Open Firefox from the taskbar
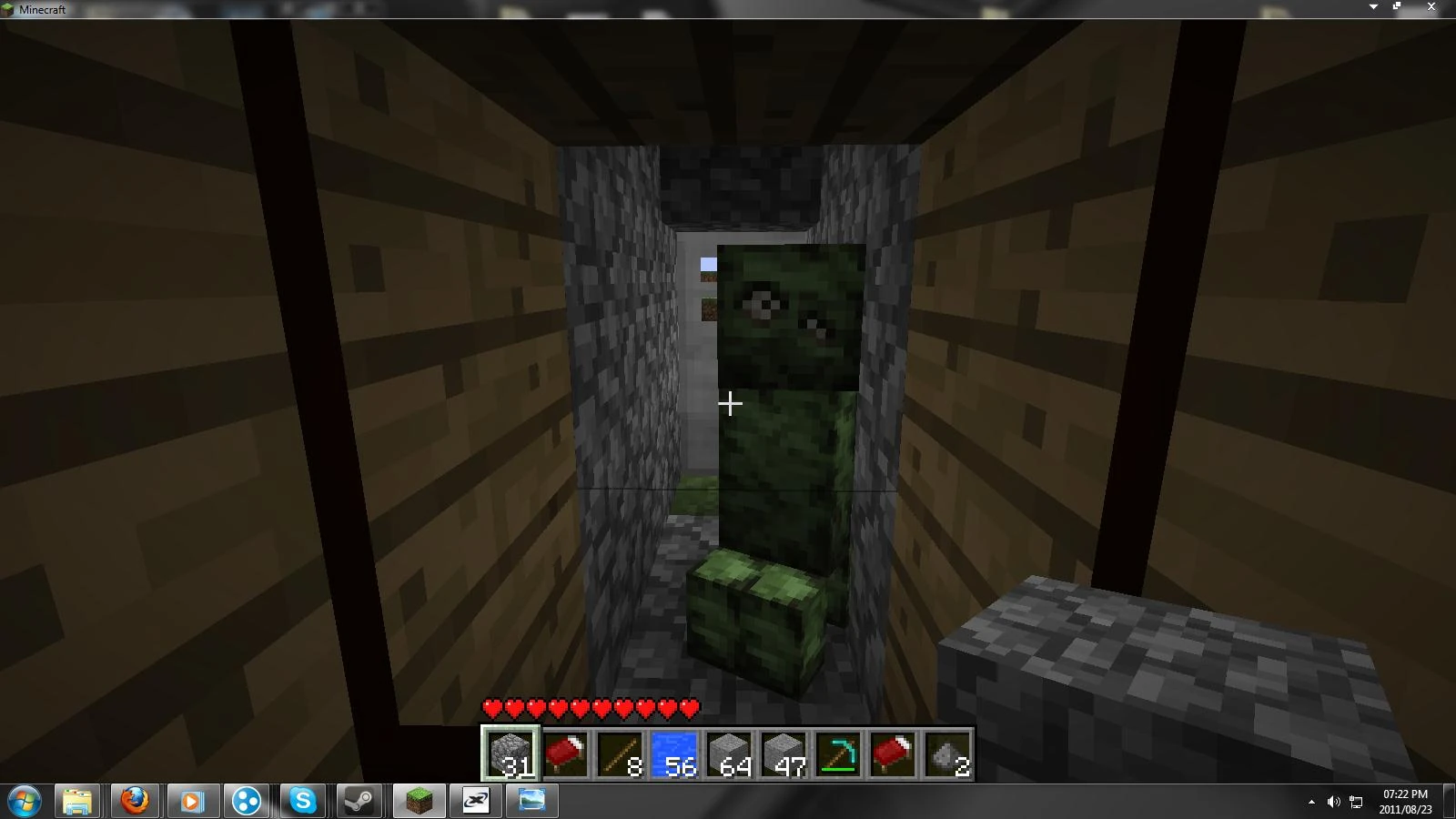The image size is (1456, 819). 134,802
